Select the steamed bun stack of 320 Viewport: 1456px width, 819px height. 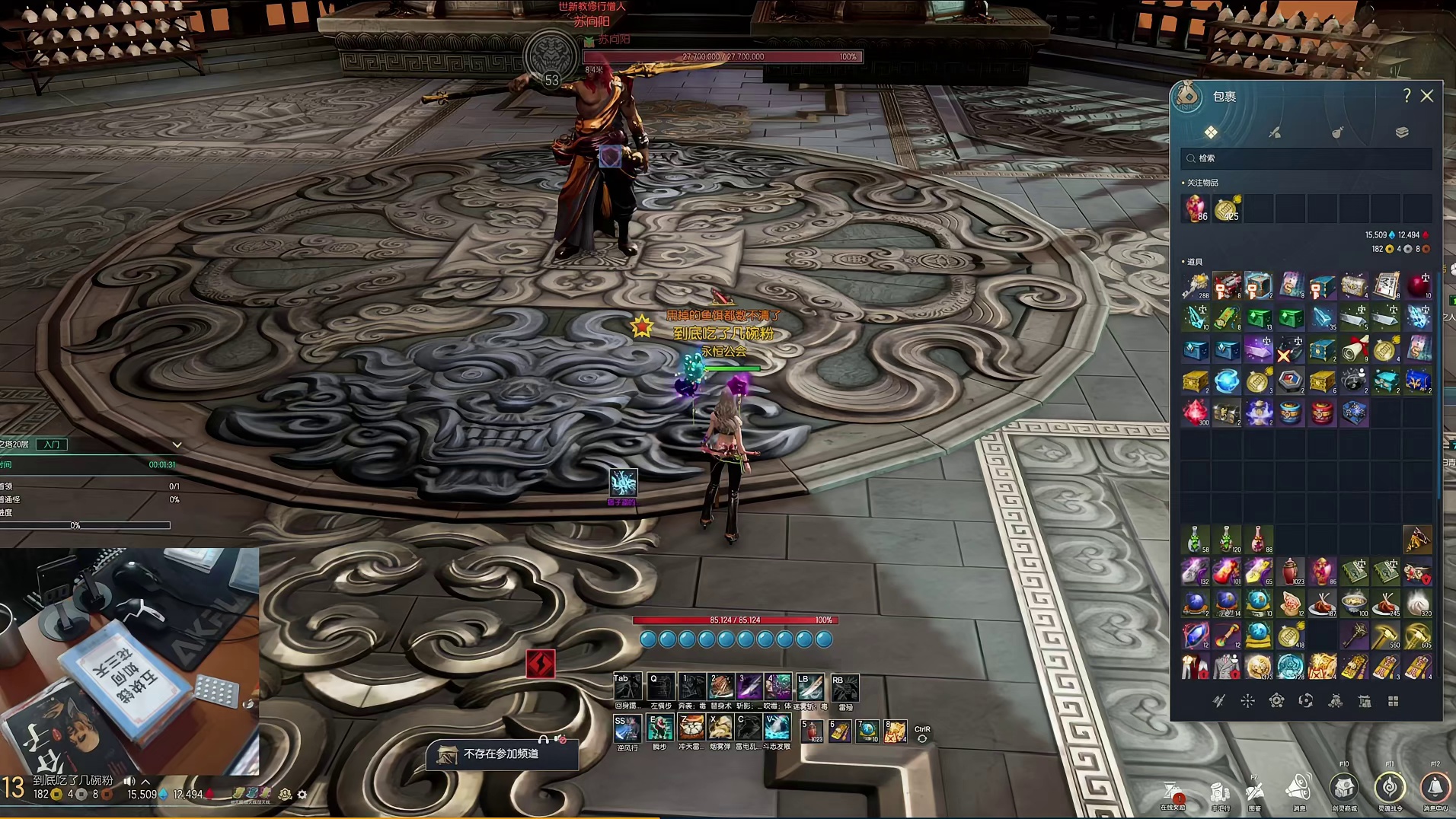click(x=1417, y=604)
